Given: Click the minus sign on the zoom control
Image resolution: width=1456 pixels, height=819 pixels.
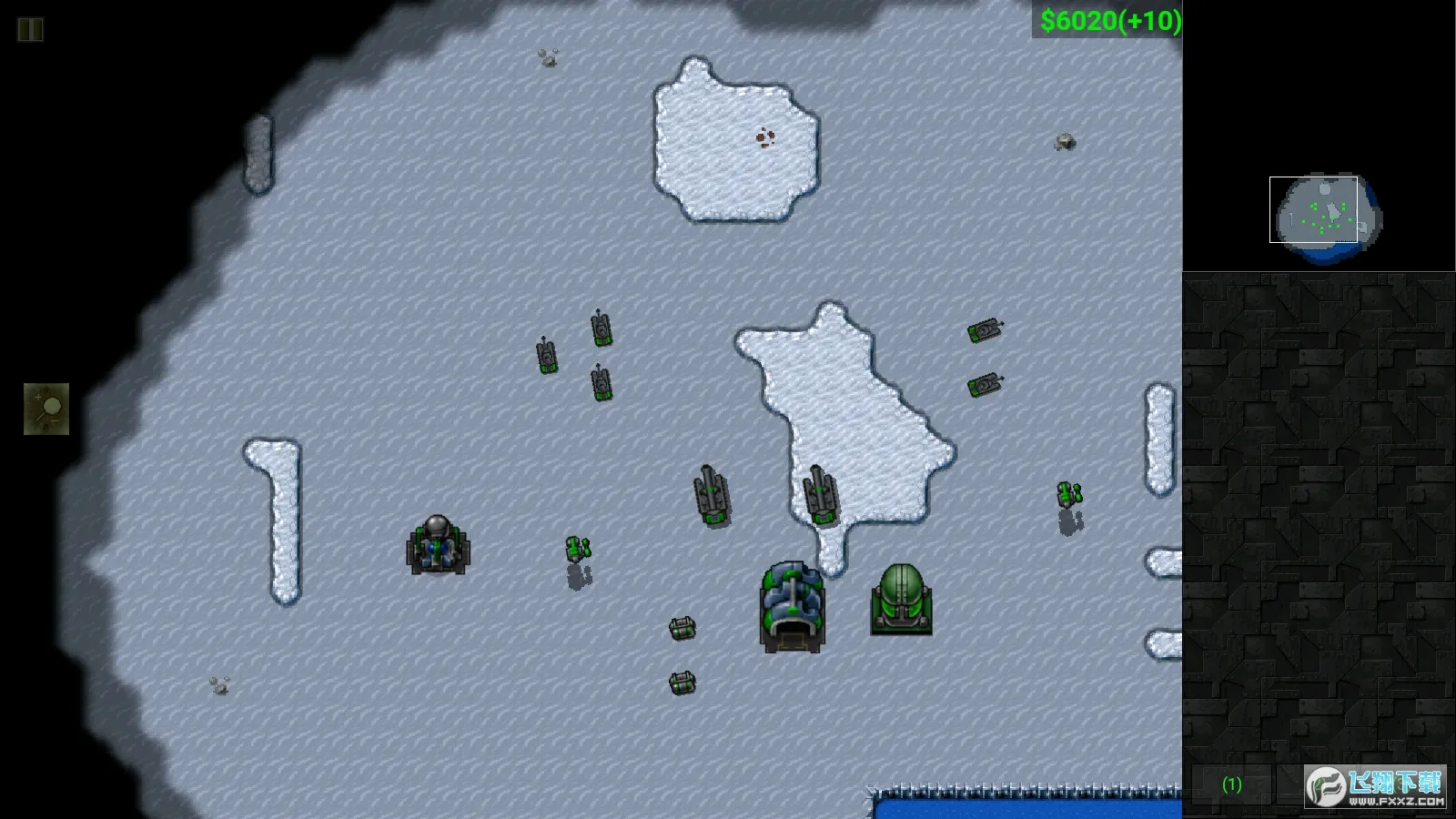Looking at the screenshot, I should coord(55,420).
